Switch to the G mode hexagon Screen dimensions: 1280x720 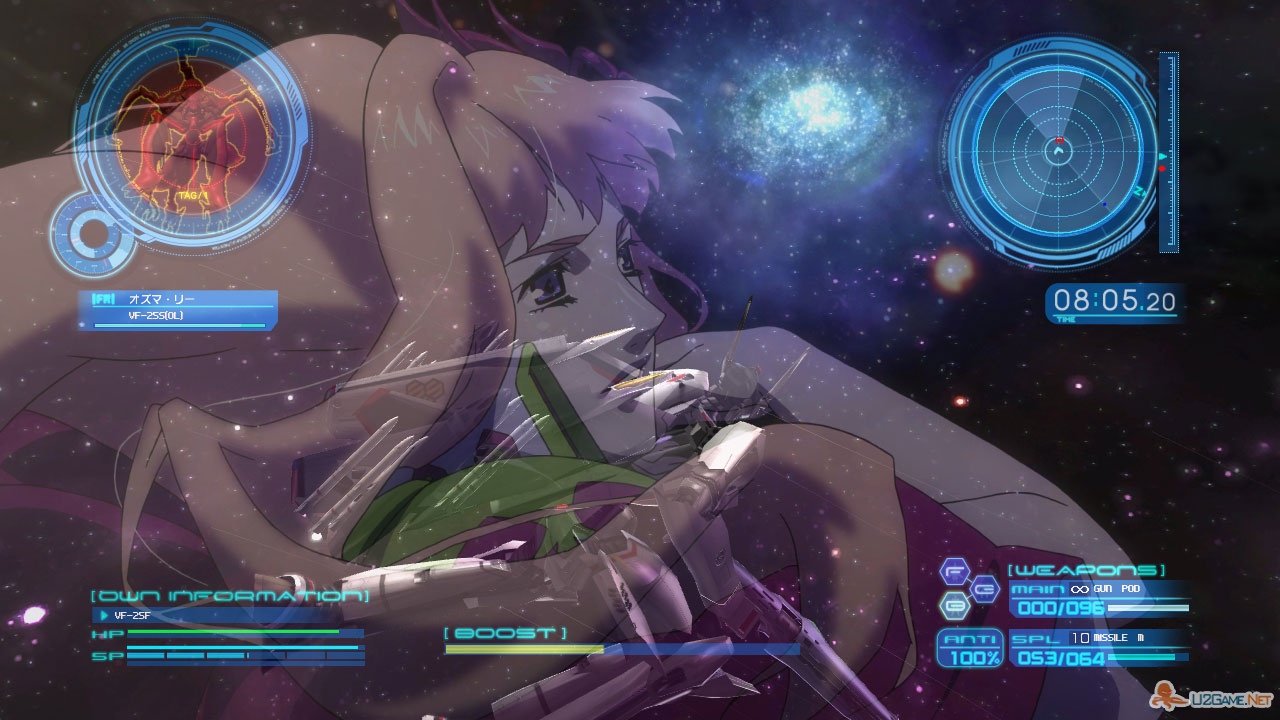tap(985, 588)
